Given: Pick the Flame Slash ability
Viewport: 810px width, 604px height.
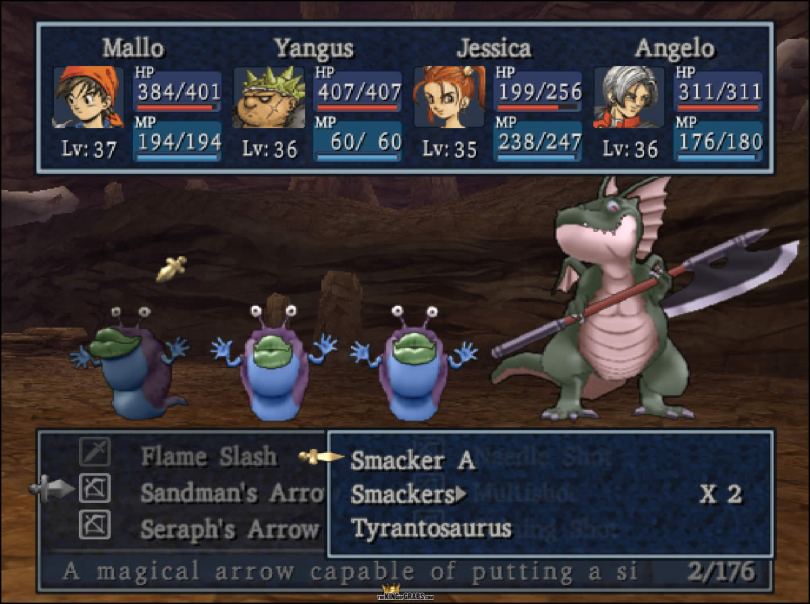Looking at the screenshot, I should coord(208,457).
